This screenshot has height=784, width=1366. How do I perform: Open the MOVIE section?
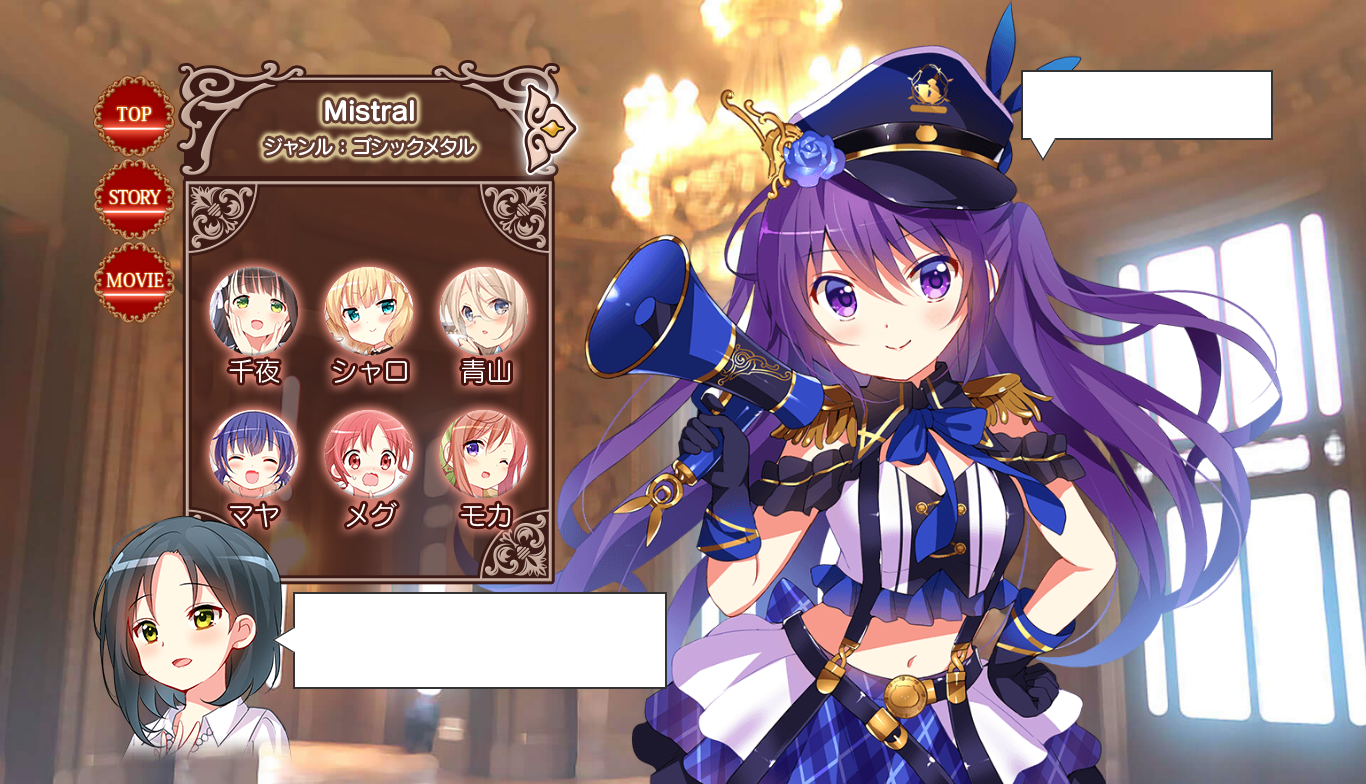(x=134, y=281)
